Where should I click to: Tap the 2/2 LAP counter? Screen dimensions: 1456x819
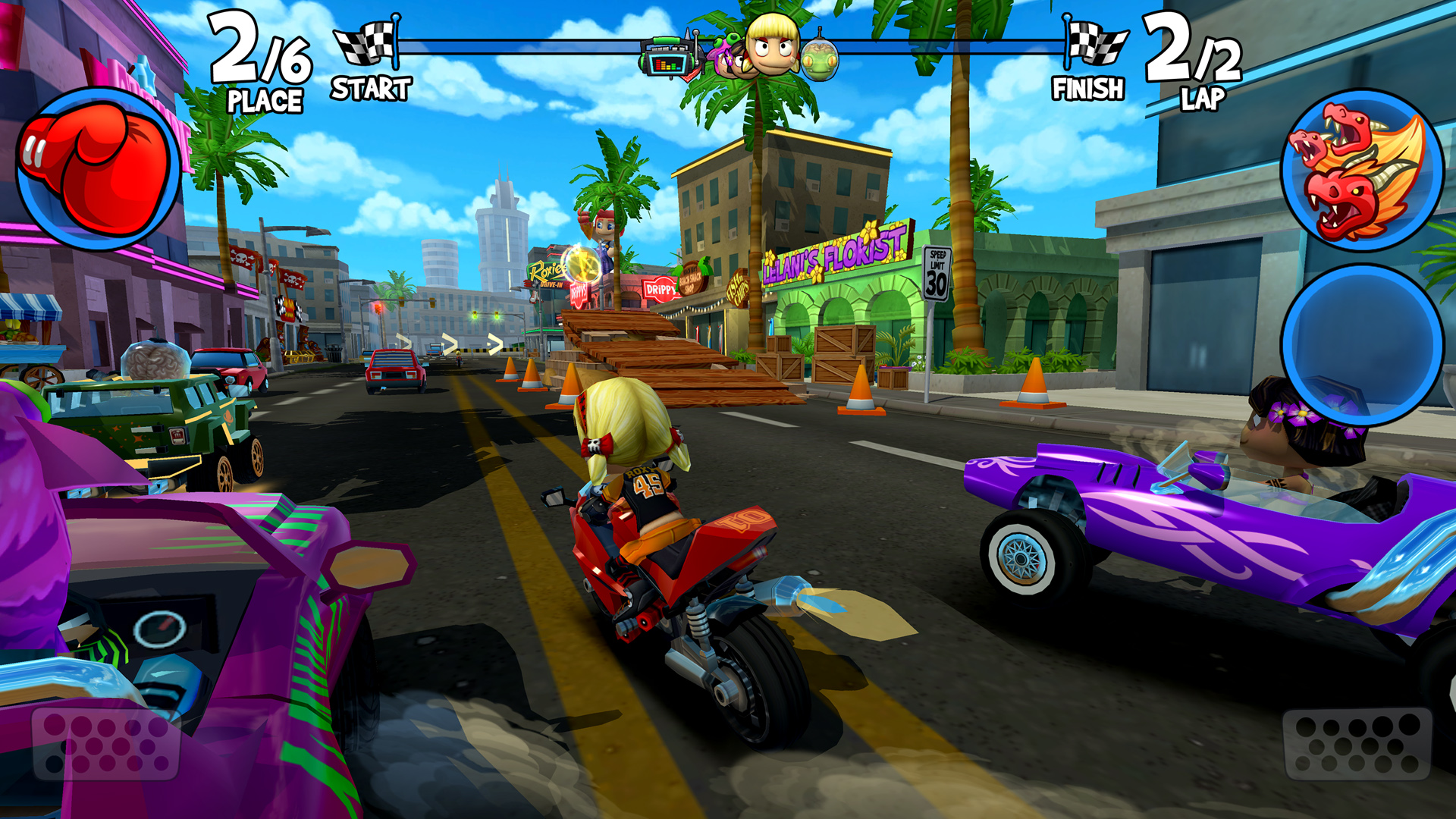point(1192,61)
